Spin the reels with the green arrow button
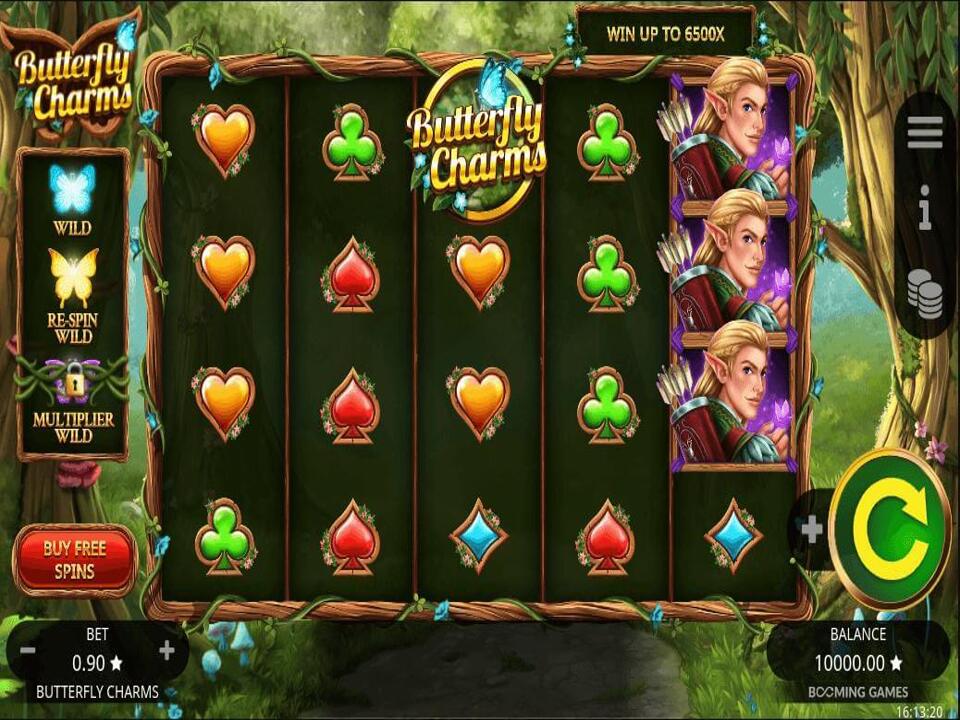Screen dimensions: 960x720 coord(889,529)
